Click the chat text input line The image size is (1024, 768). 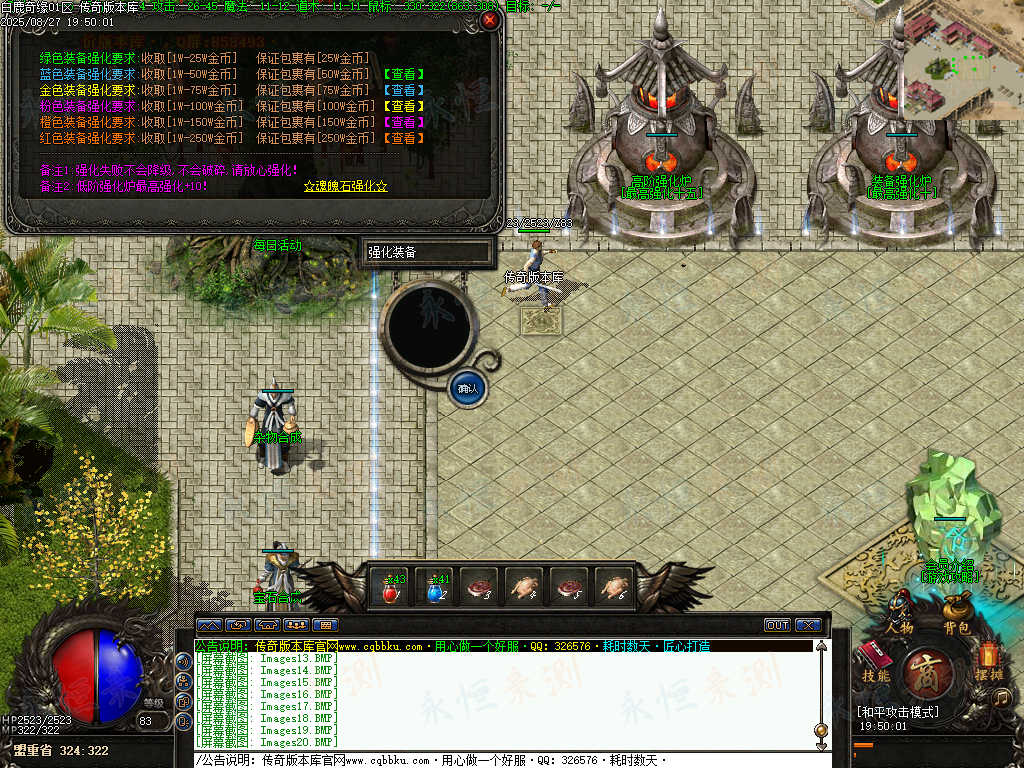[x=500, y=761]
